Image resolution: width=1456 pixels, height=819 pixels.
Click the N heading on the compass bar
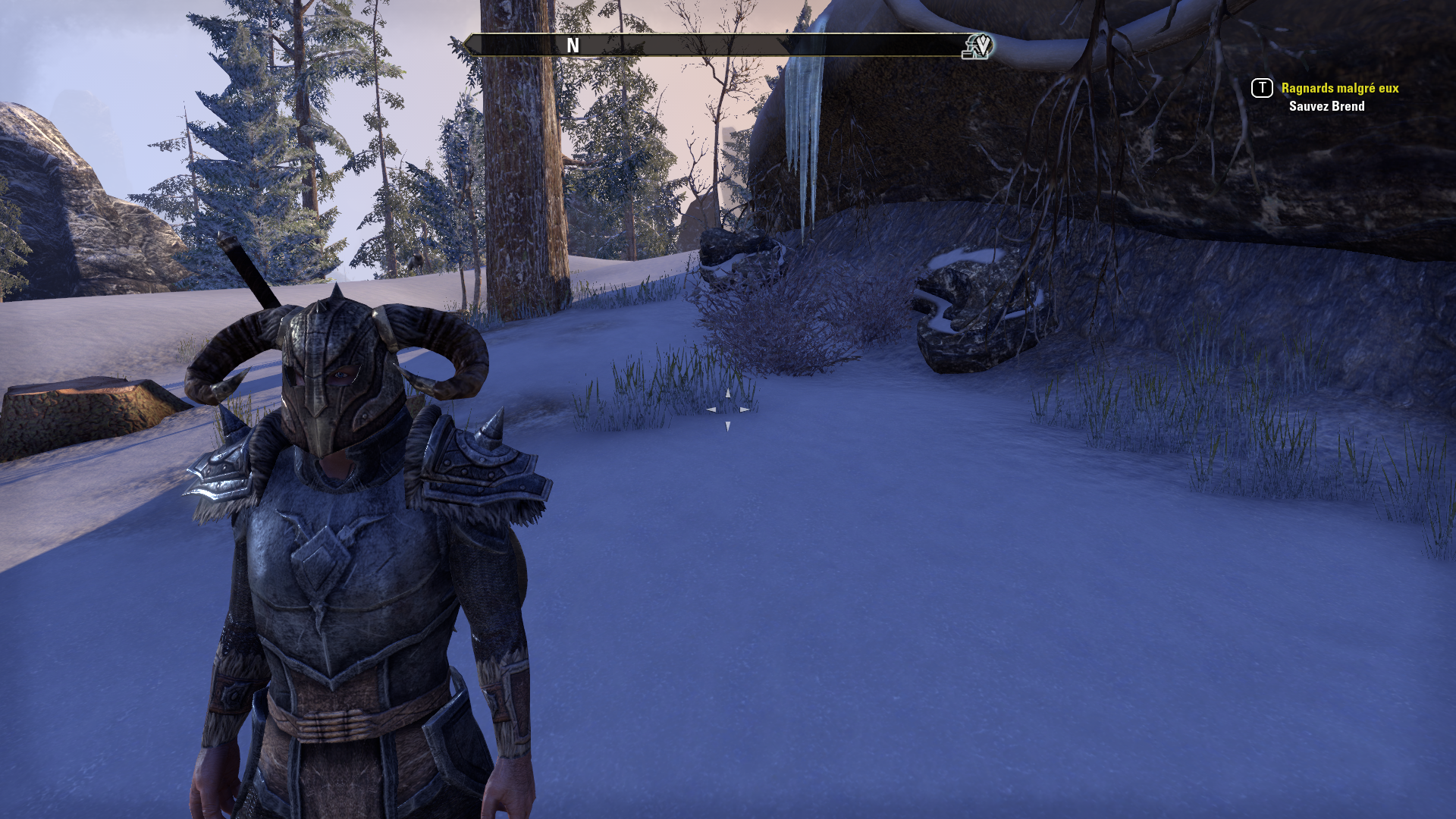573,45
